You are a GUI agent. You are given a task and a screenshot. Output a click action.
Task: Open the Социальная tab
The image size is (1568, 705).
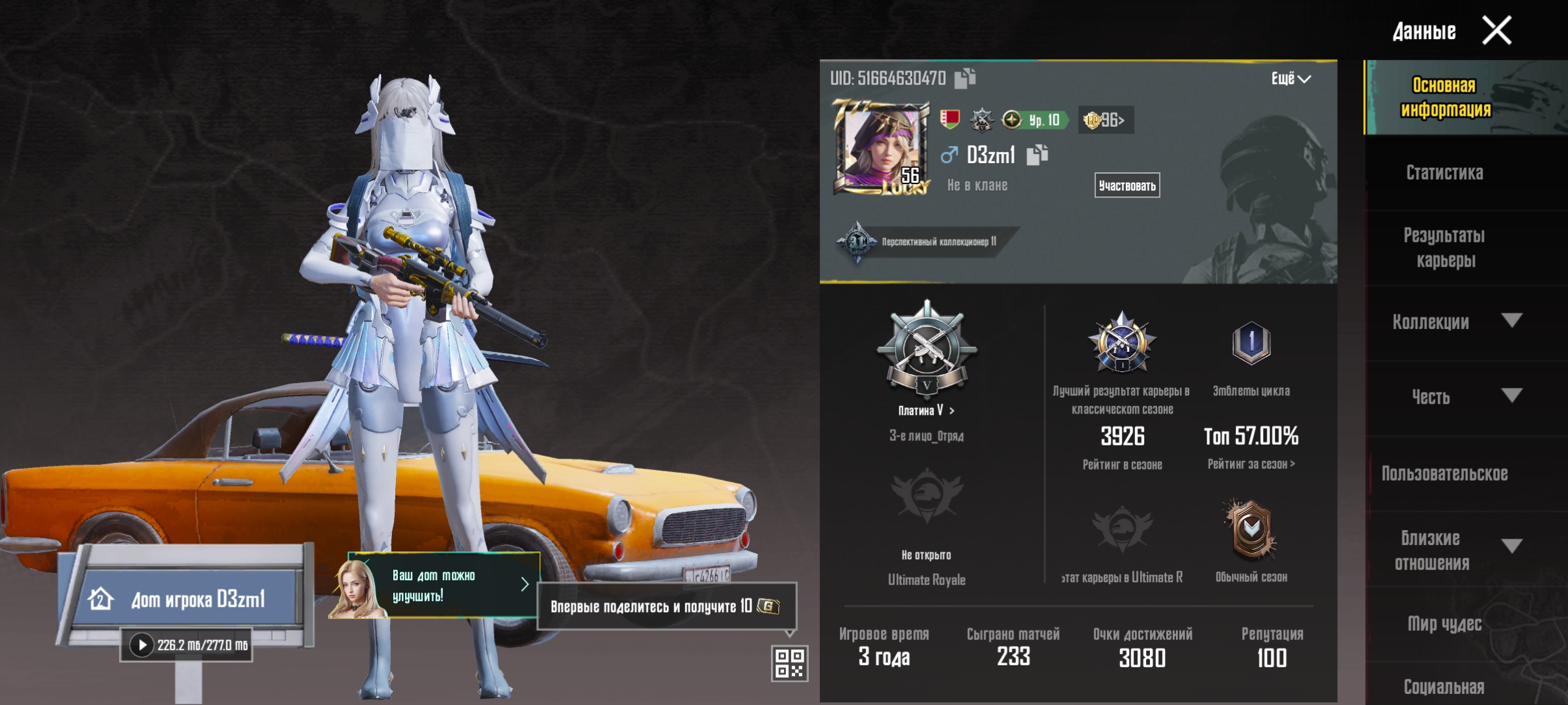coord(1444,686)
